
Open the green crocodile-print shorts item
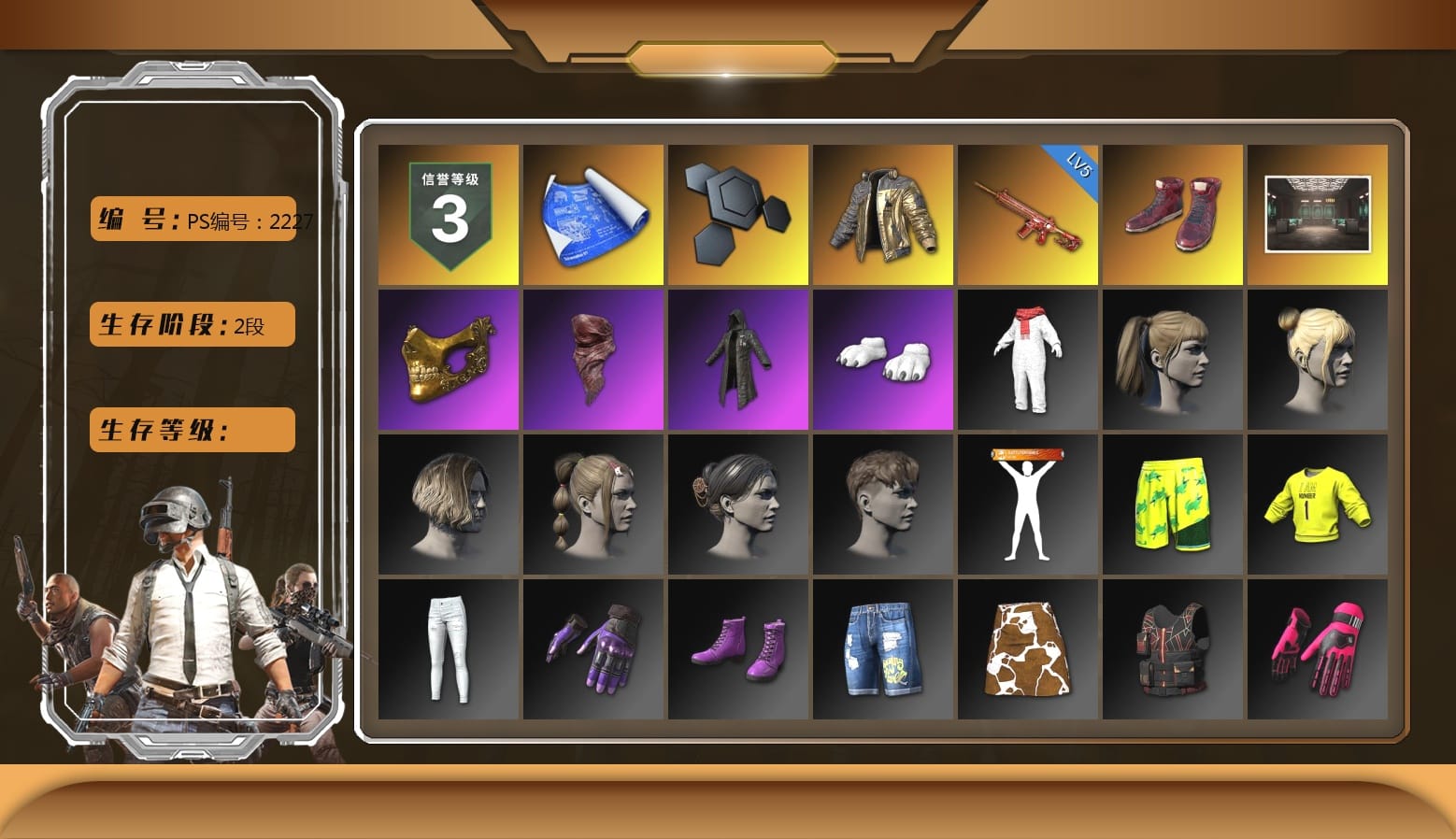1173,504
